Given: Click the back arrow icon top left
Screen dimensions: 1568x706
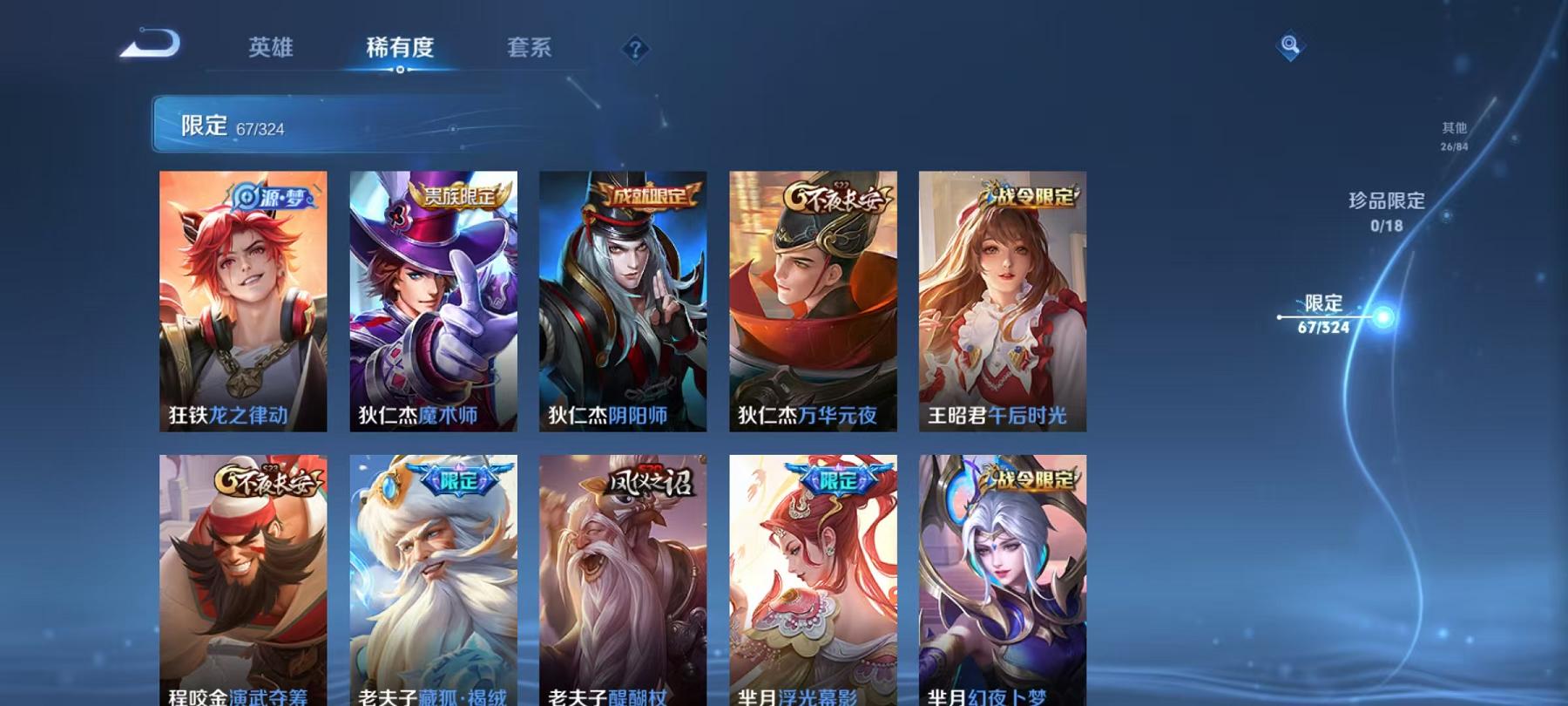Looking at the screenshot, I should [150, 42].
